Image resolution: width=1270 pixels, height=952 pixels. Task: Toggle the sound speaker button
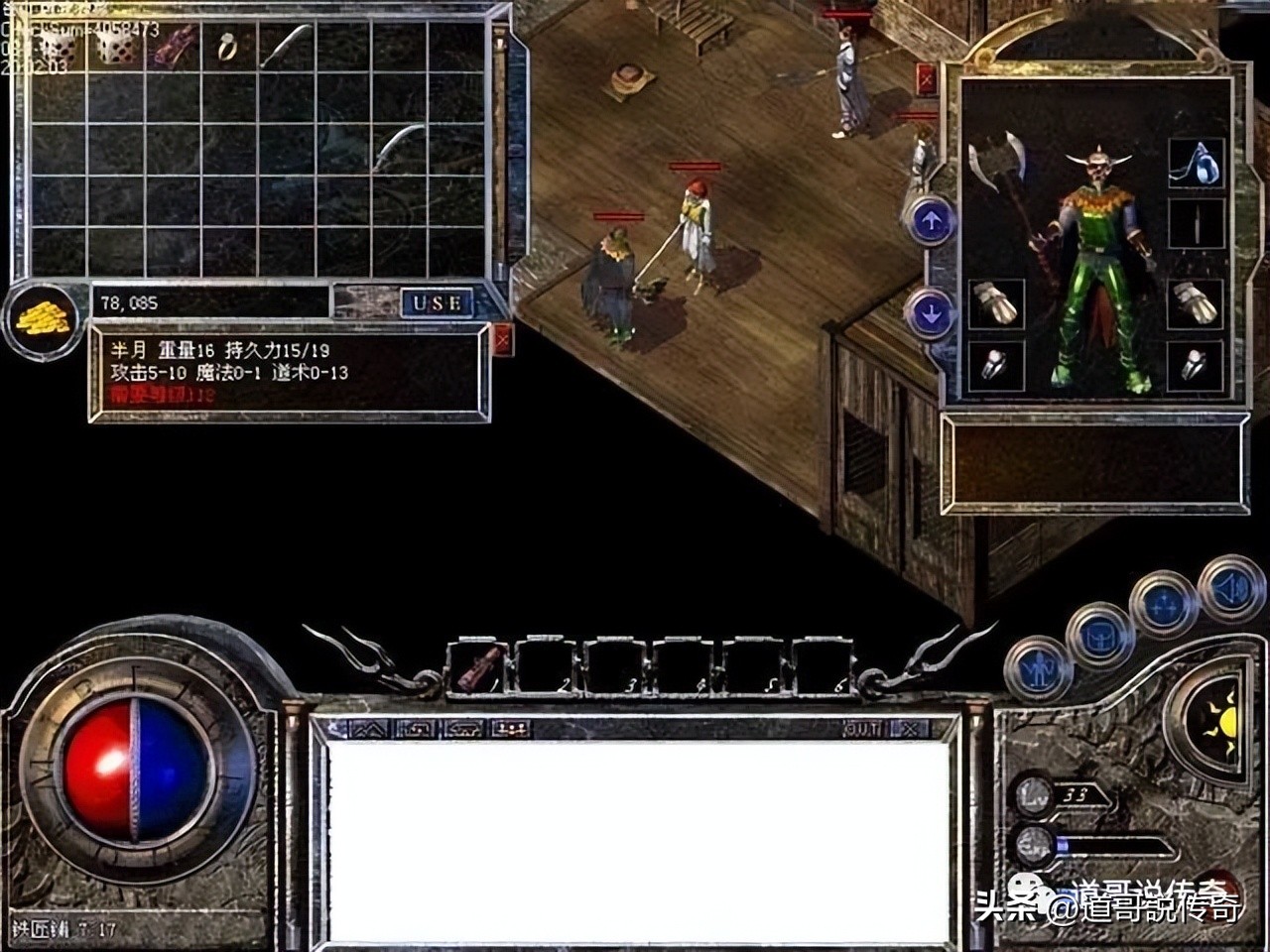1231,590
